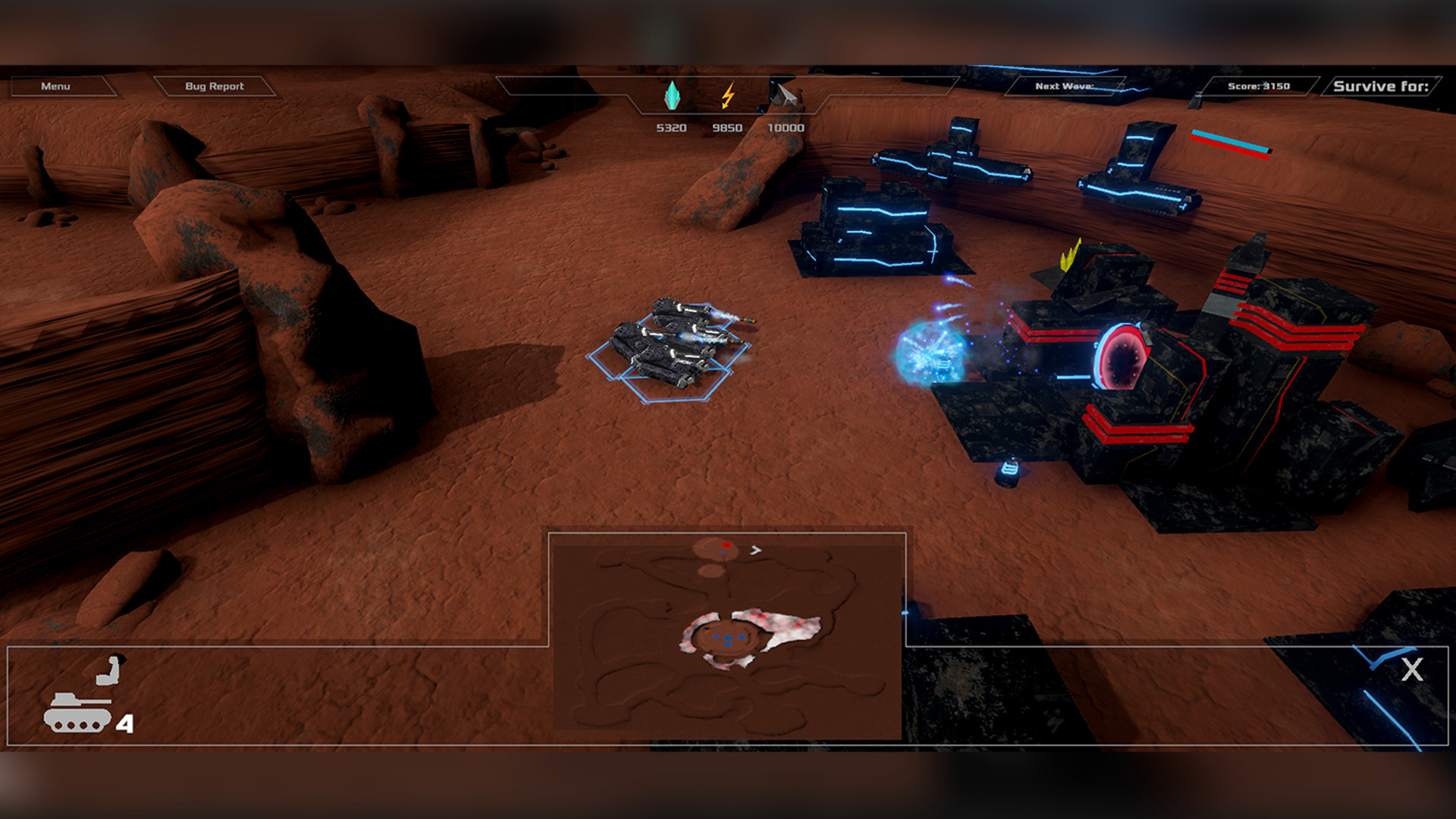
Task: Click the metal ore resource icon
Action: pos(784,94)
